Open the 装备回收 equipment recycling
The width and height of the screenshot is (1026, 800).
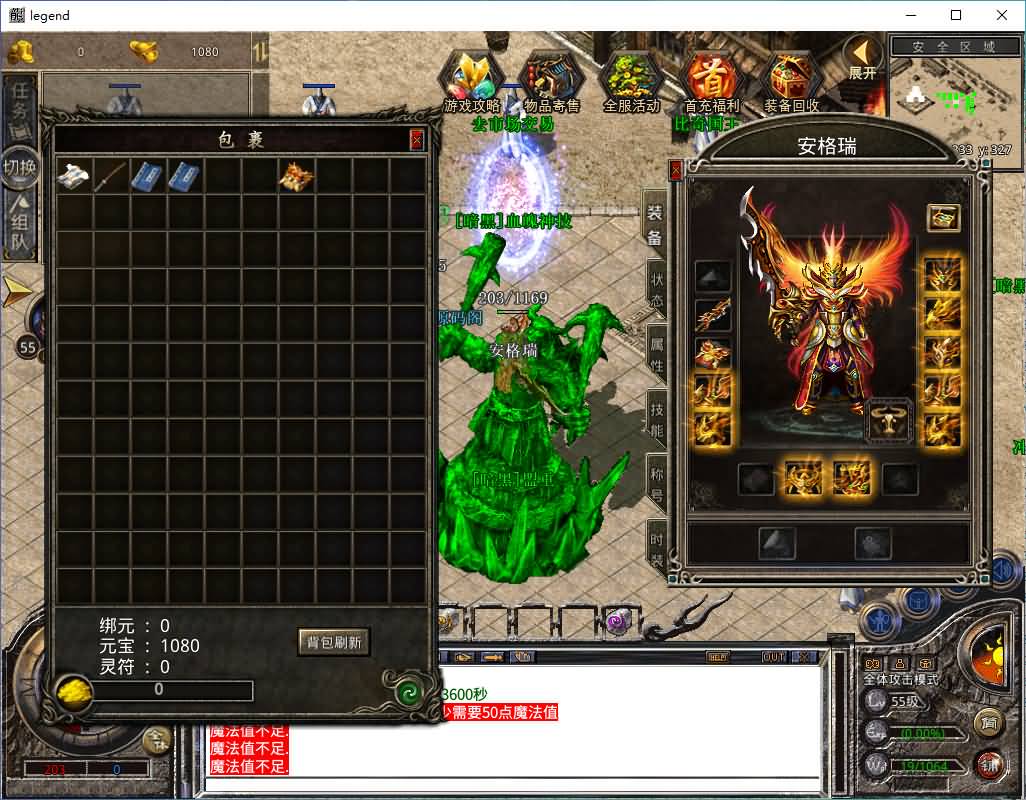coord(791,80)
